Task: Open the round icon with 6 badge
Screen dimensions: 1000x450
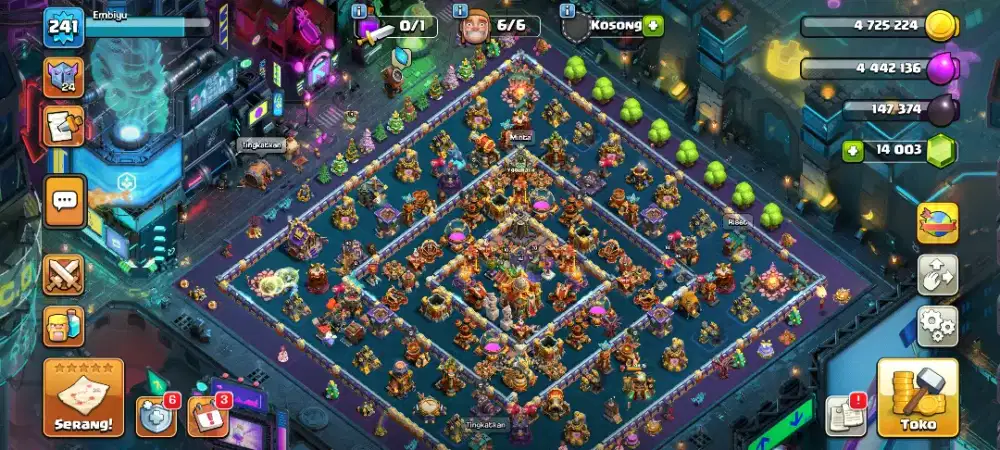Action: [156, 416]
